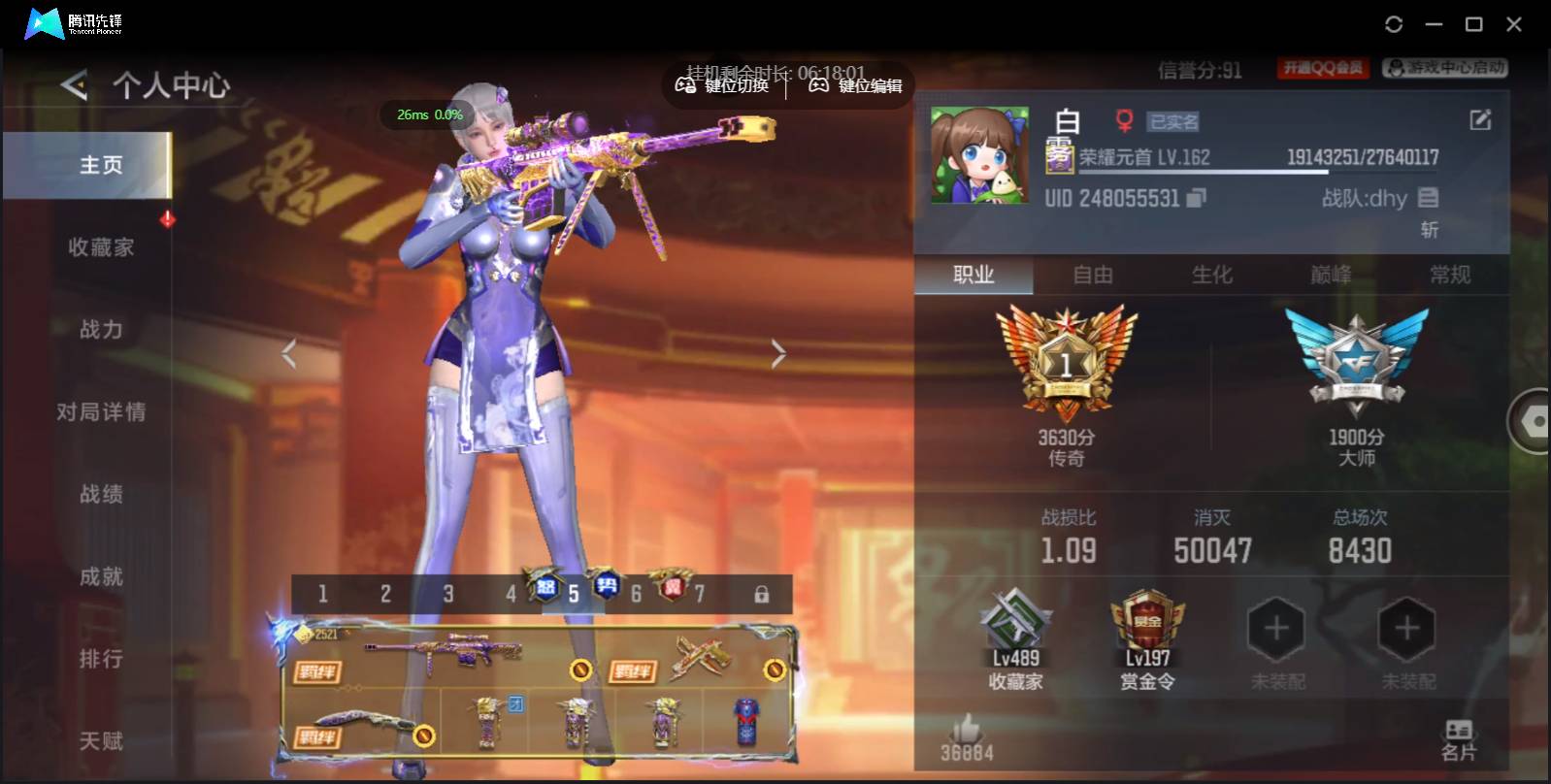
Task: Click the refresh icon in the title bar
Action: (1395, 22)
